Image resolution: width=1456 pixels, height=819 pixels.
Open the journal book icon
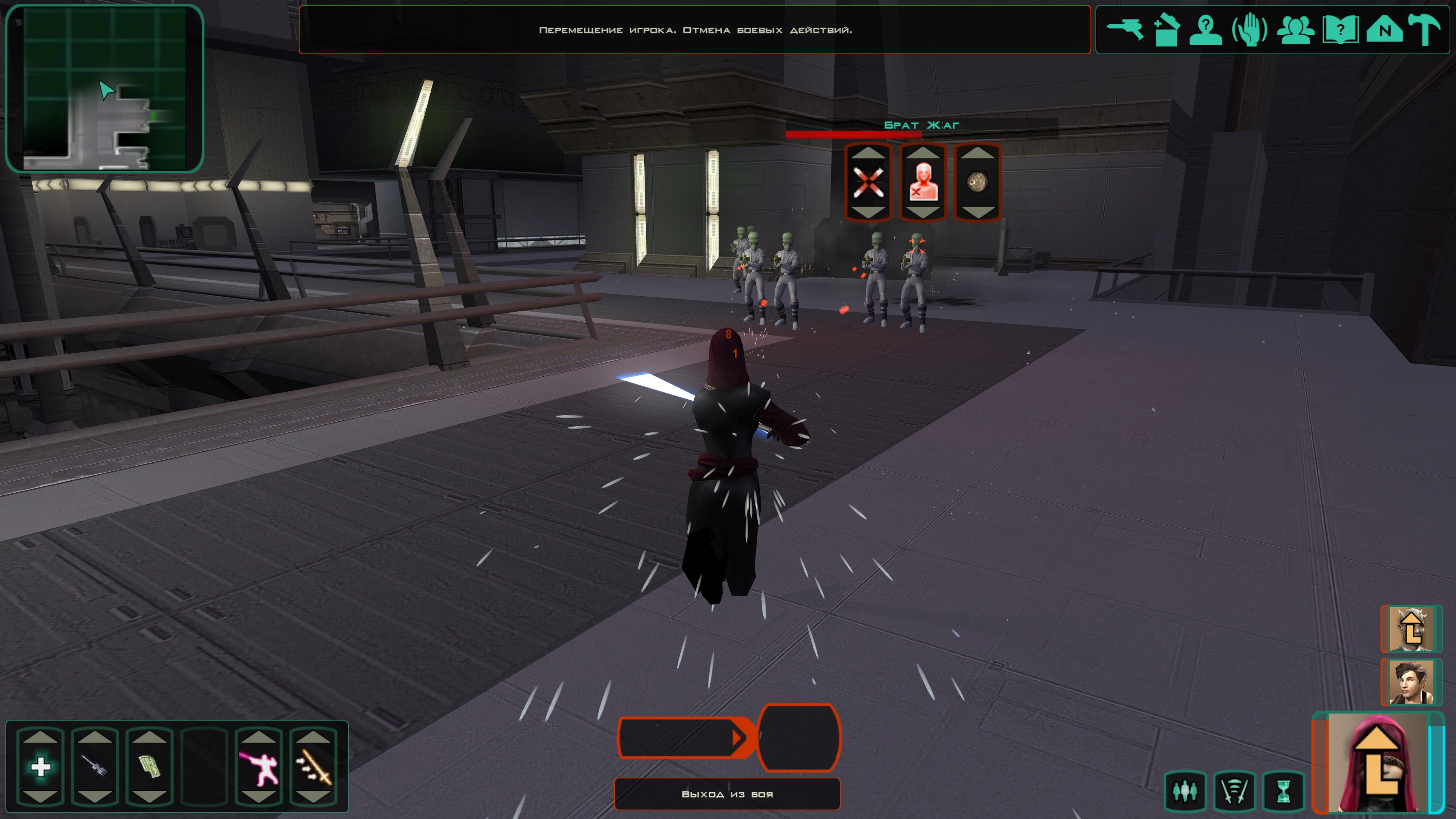click(1340, 29)
